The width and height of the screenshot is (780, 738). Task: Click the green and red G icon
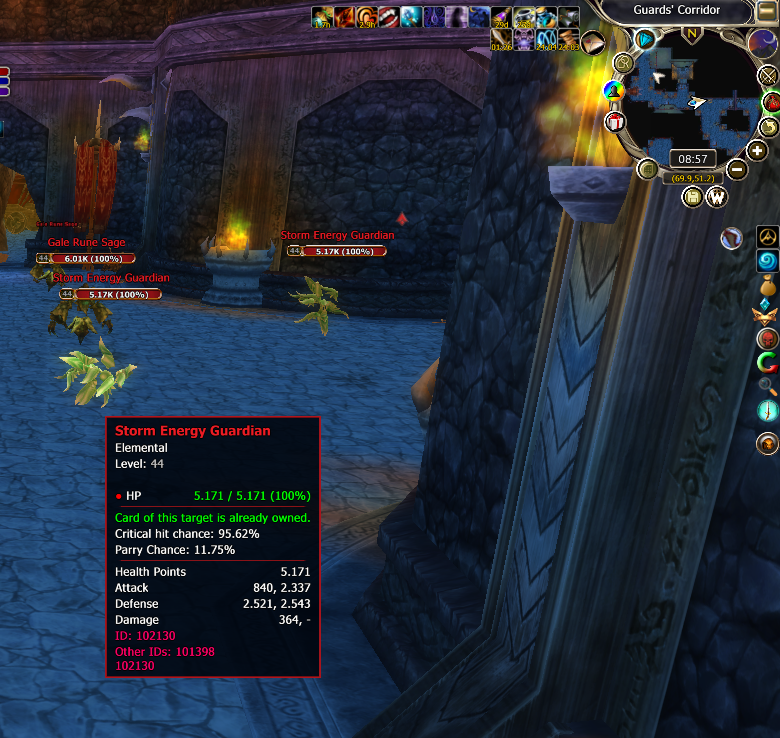pyautogui.click(x=767, y=361)
